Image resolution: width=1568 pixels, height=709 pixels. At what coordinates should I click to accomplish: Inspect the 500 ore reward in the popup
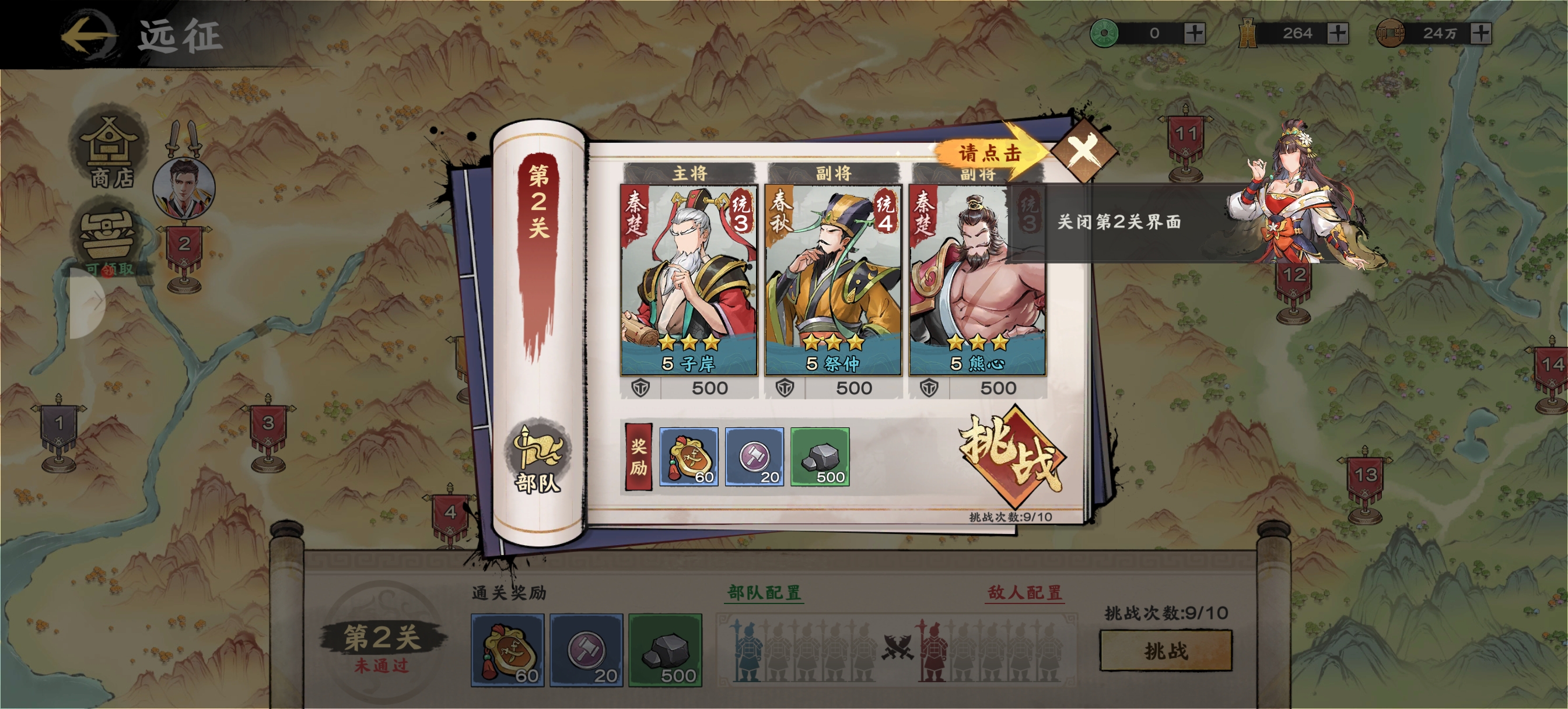click(820, 457)
